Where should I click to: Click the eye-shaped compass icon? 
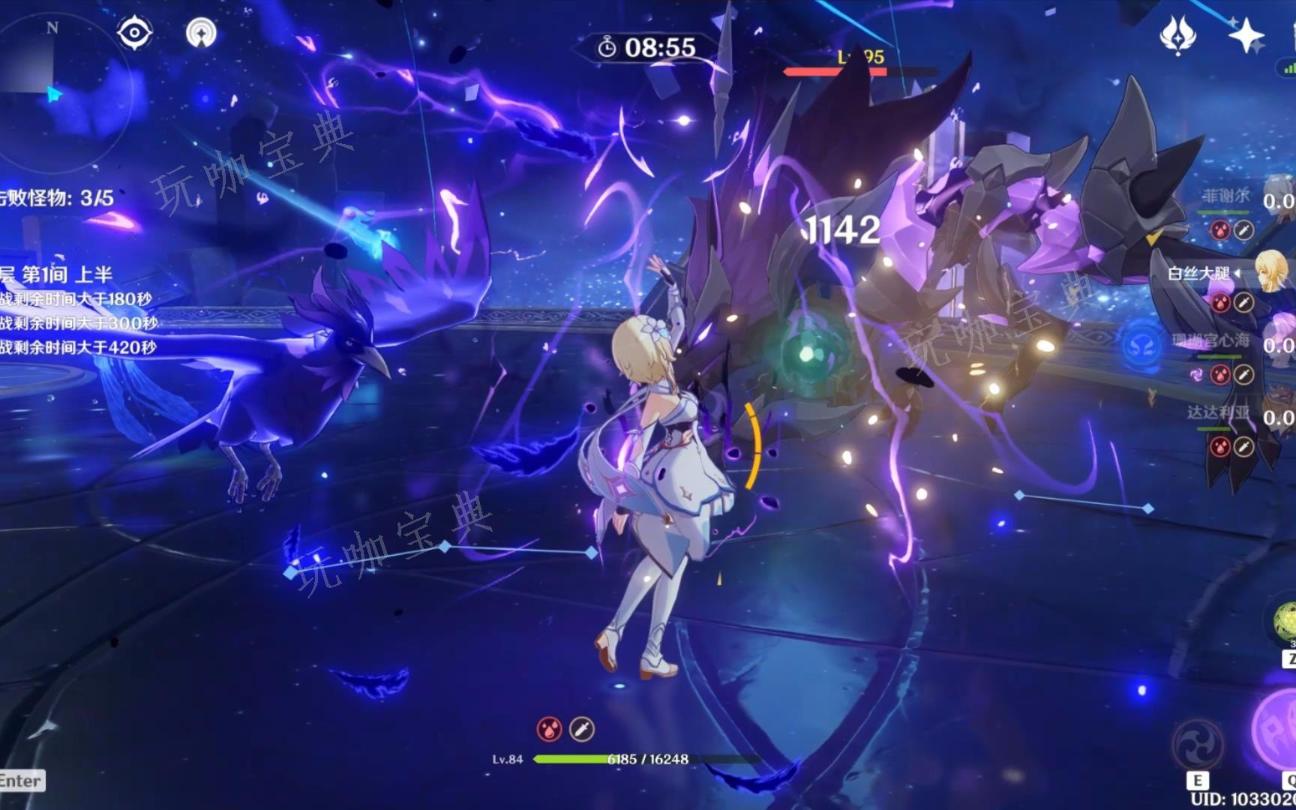coord(134,33)
